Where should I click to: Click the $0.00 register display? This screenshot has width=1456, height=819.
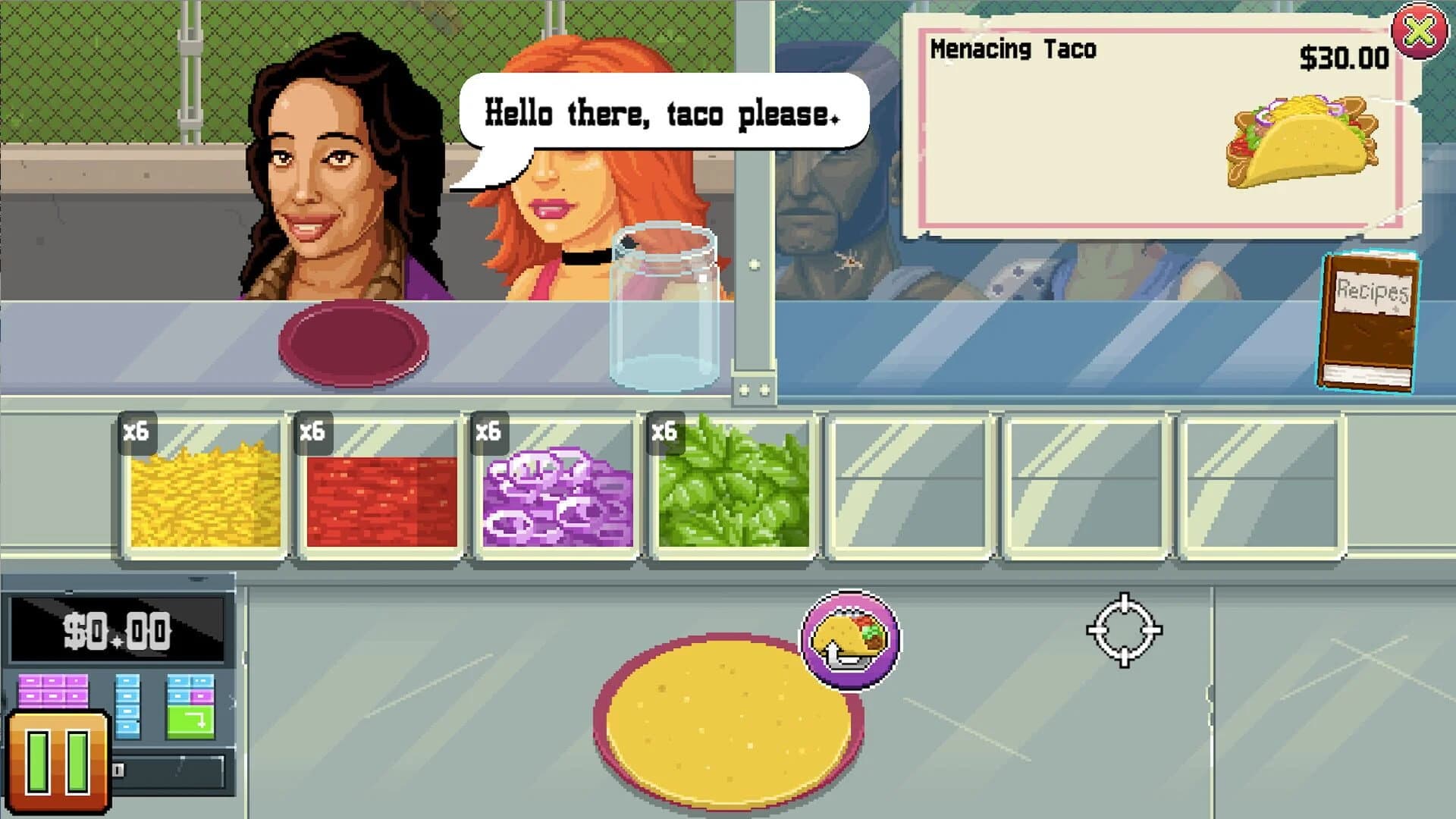[x=118, y=628]
